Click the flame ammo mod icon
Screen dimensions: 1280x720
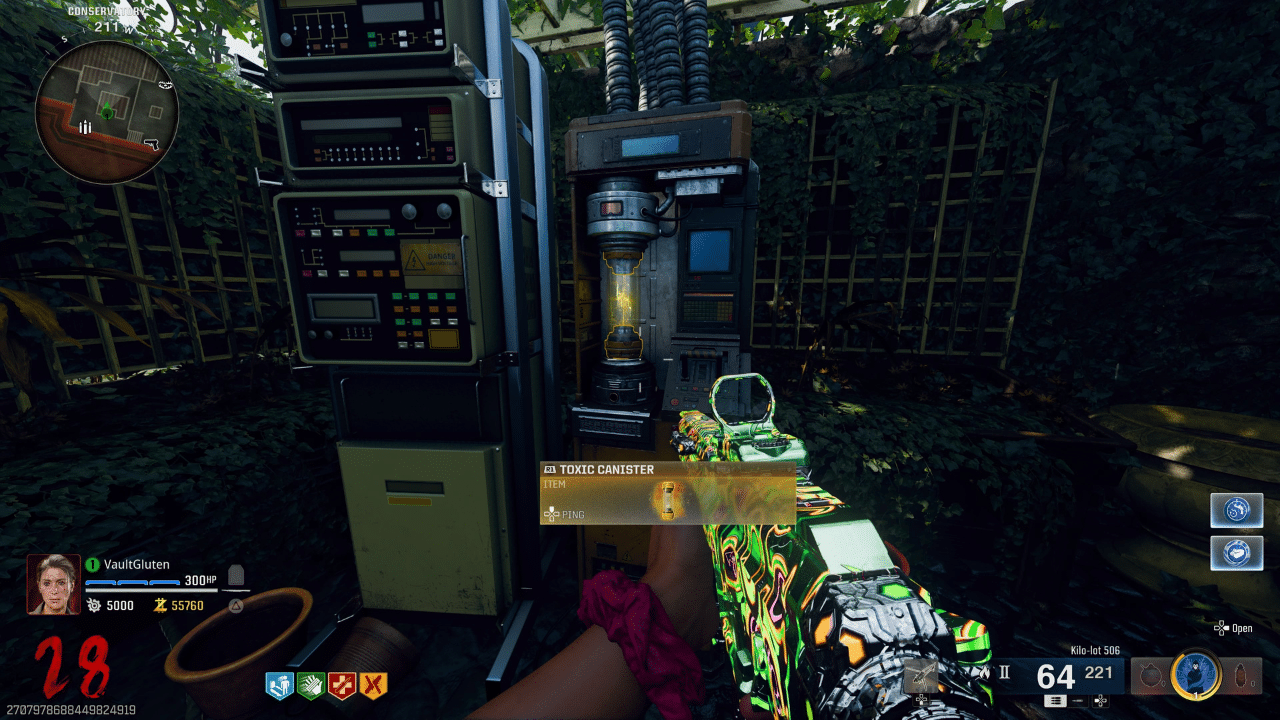(984, 674)
